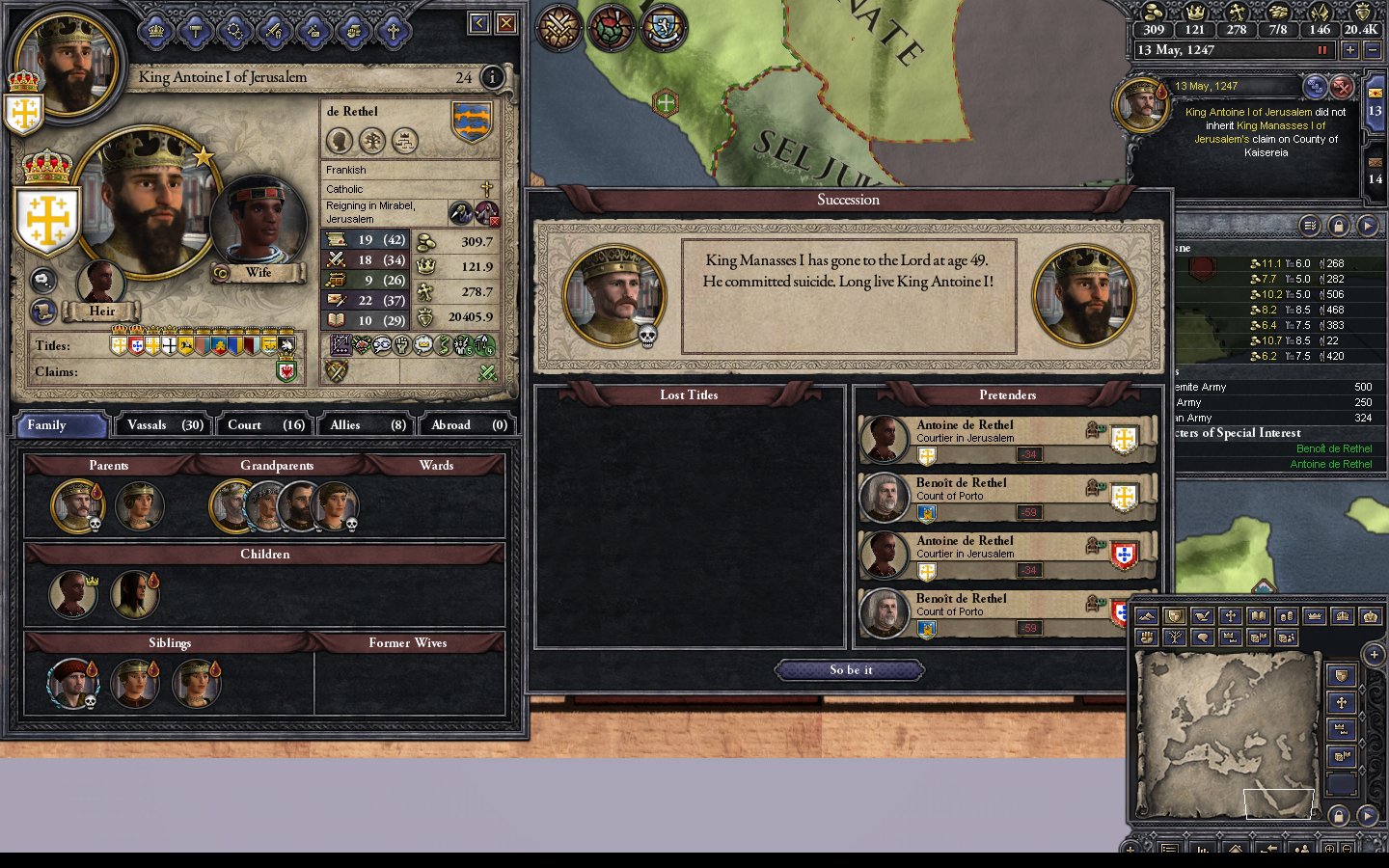This screenshot has height=868, width=1389.
Task: Click the de Rethel dynasty shield
Action: coord(472,122)
